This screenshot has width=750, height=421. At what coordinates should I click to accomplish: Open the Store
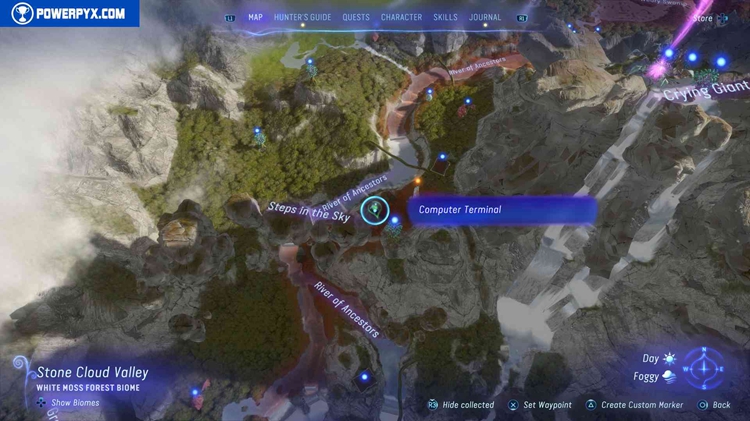704,17
